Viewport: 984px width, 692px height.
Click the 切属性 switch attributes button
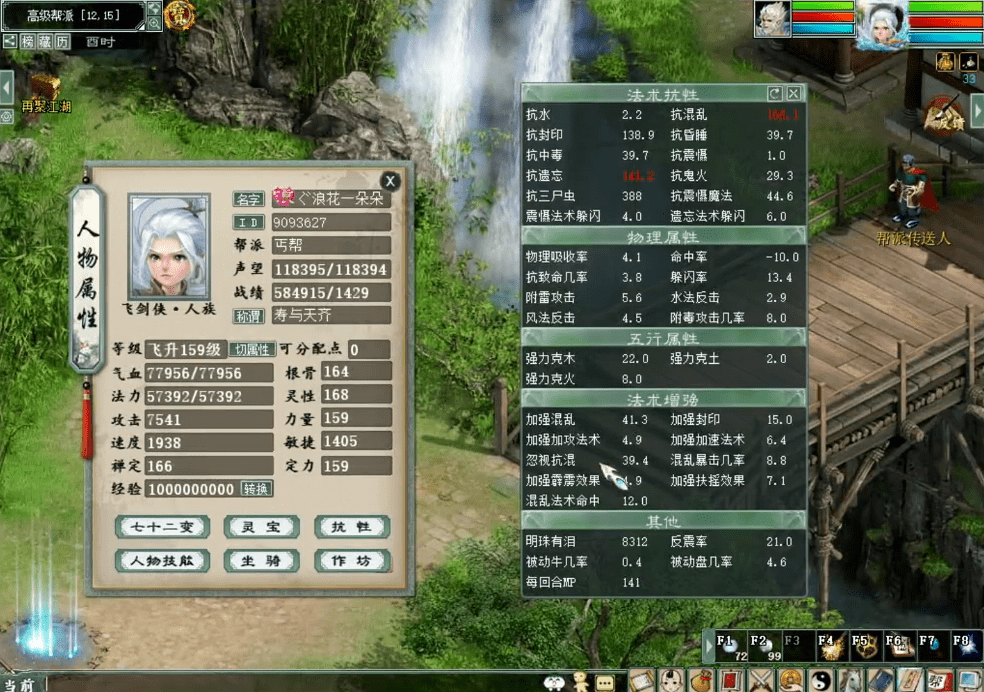(x=251, y=350)
